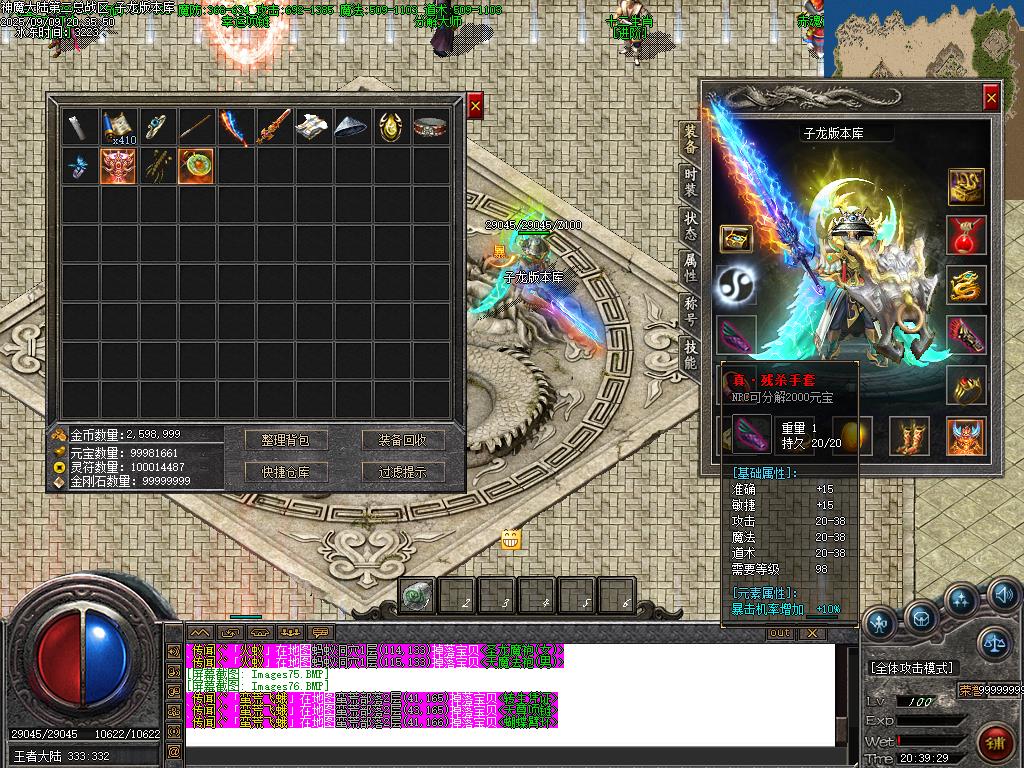Select the red studded belt item
Viewport: 1024px width, 768px height.
tap(430, 127)
